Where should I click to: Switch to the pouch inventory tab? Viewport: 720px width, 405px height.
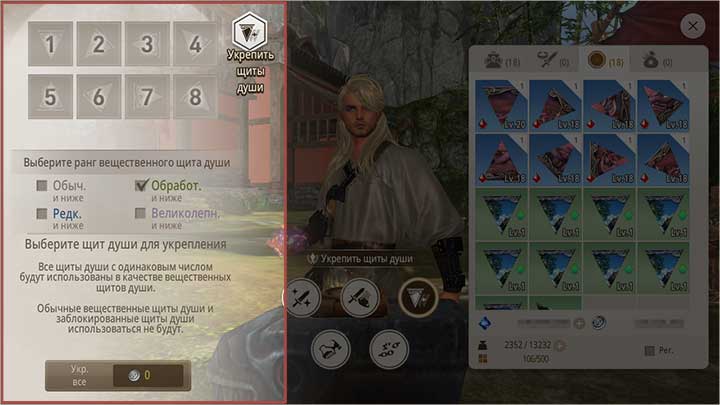(652, 60)
